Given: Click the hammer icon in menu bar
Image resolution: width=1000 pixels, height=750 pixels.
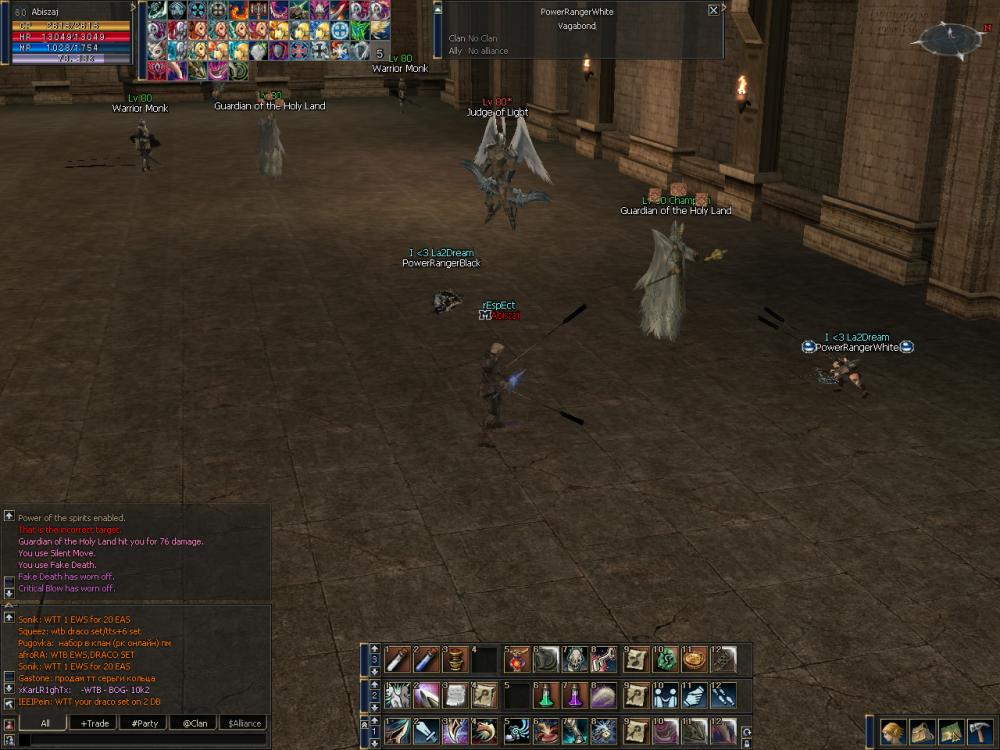Looking at the screenshot, I should [980, 732].
